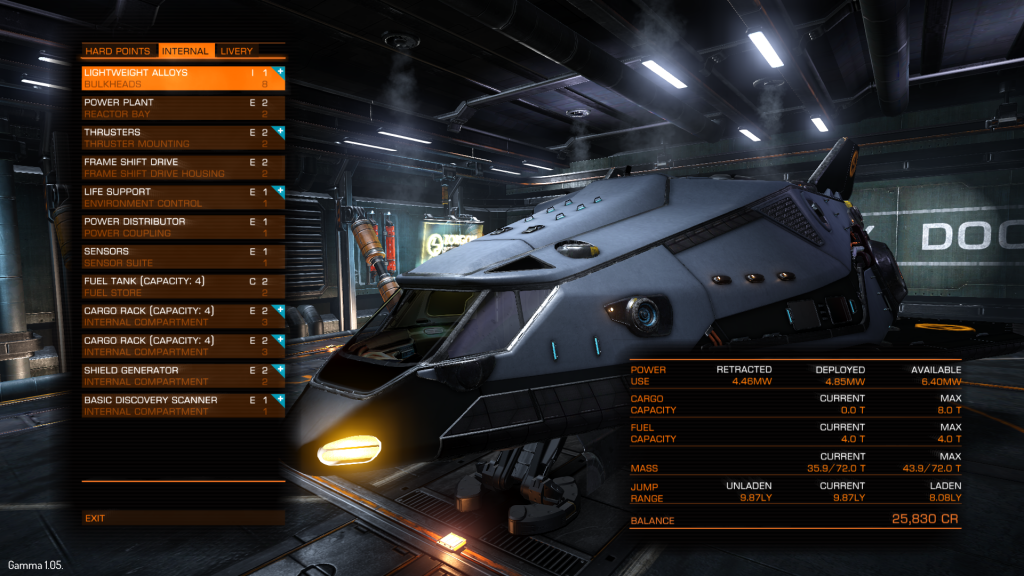
Task: Choose the Fuel Tank entry
Action: [183, 286]
